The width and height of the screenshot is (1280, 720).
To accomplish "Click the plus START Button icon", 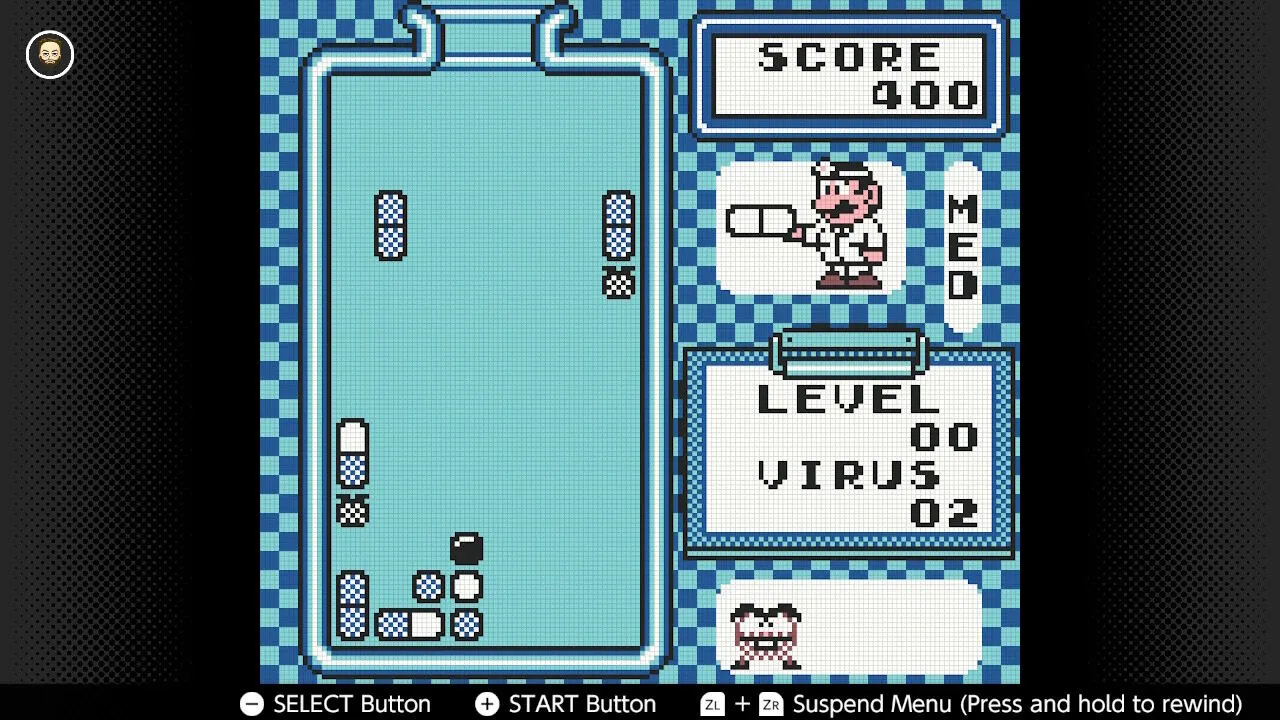I will coord(486,704).
